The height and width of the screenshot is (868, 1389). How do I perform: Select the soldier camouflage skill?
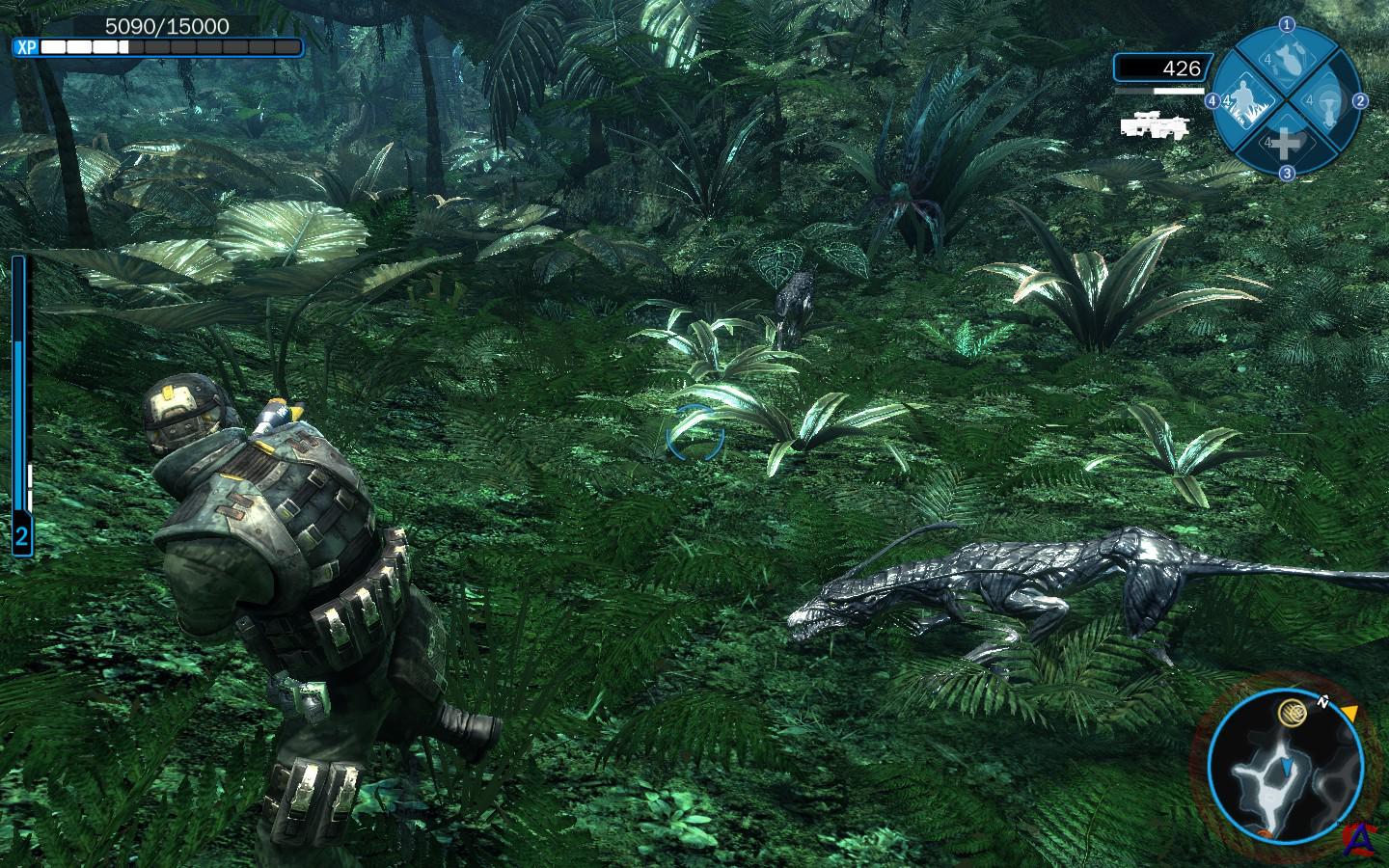[x=1243, y=99]
